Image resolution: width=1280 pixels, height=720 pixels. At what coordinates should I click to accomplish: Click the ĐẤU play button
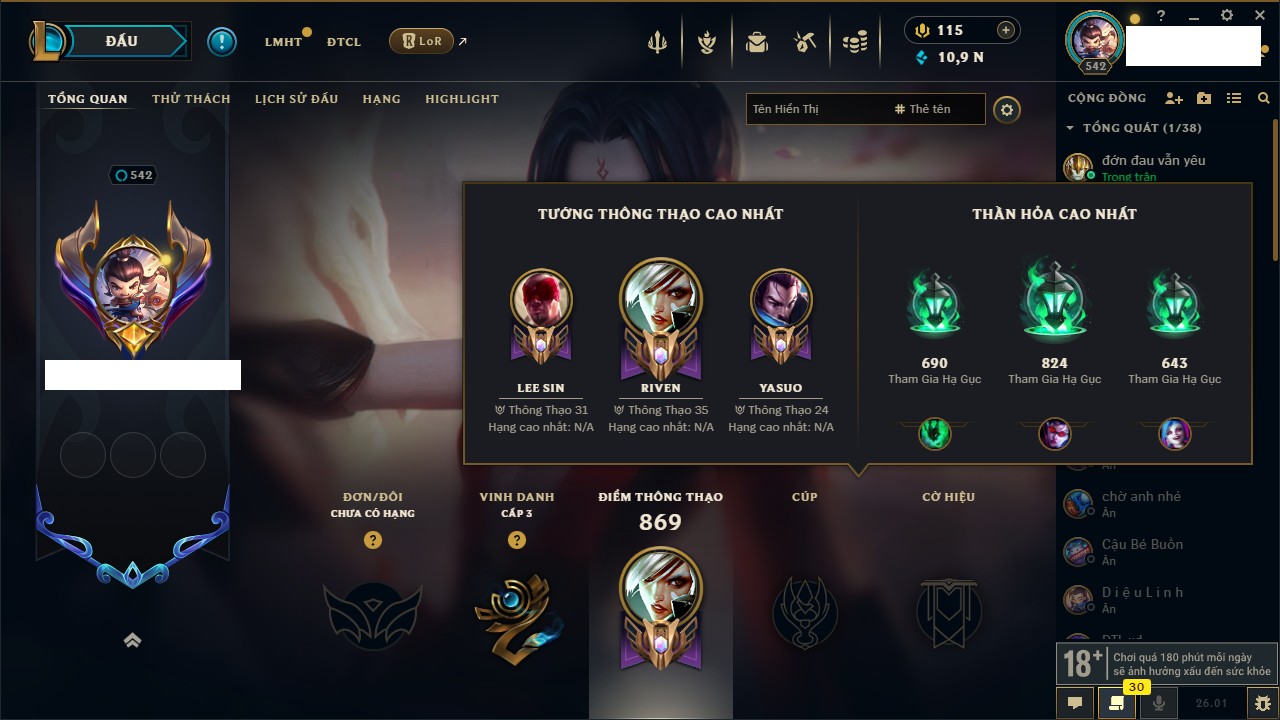pyautogui.click(x=122, y=41)
